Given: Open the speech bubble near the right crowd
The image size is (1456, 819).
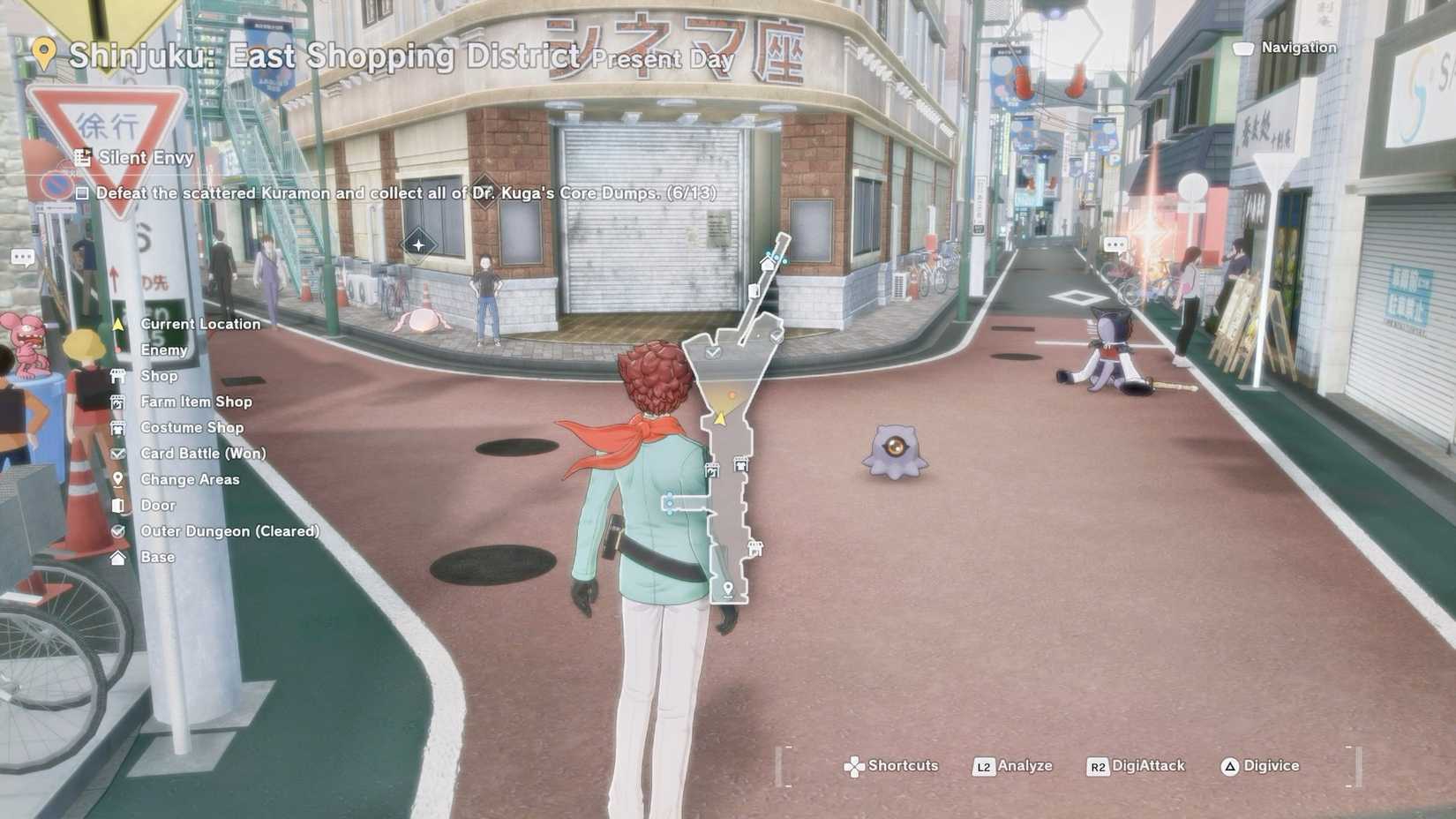Looking at the screenshot, I should point(1115,244).
